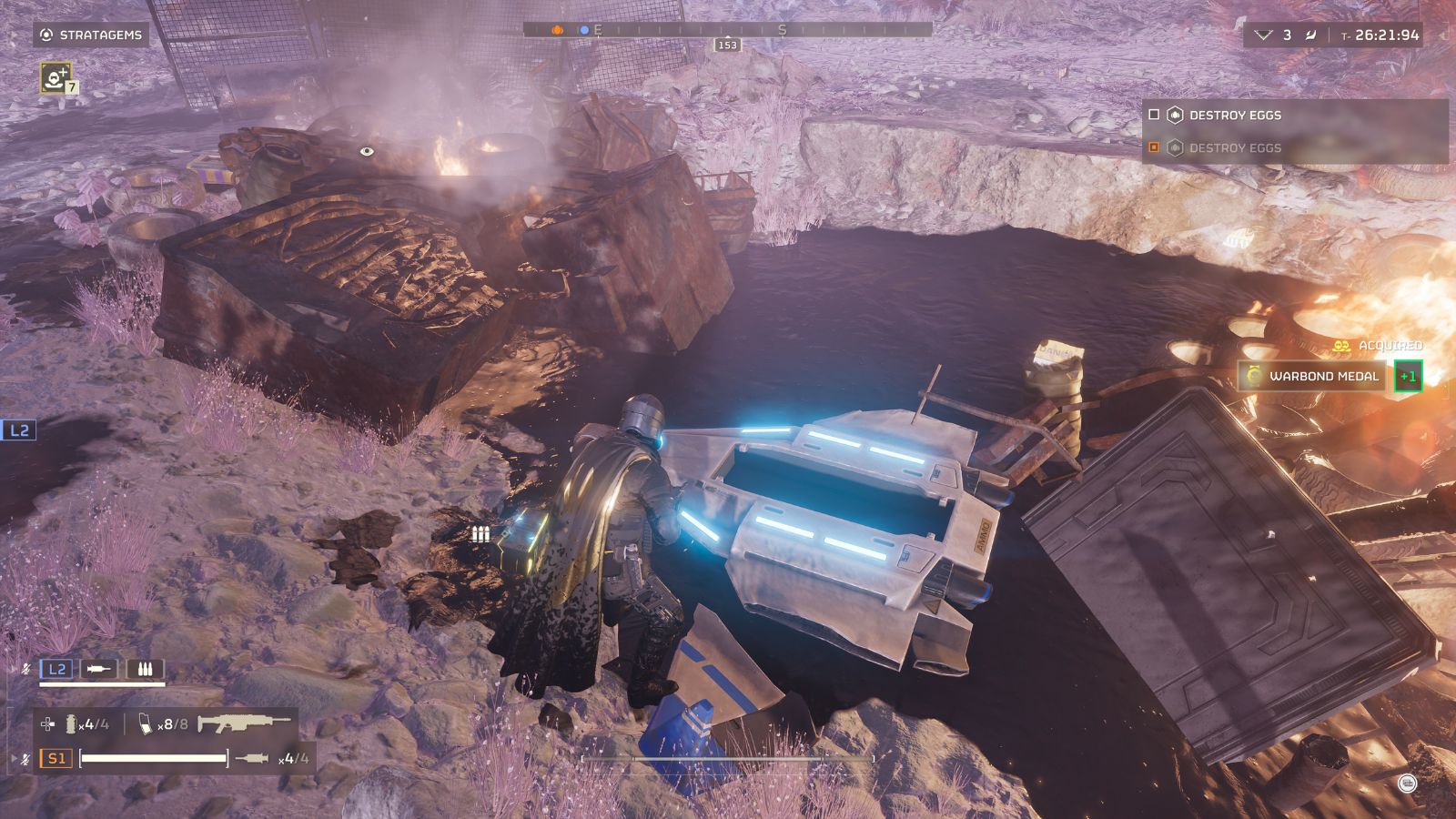
Task: Expand the arrow beside the S1 player entry
Action: [x=14, y=758]
